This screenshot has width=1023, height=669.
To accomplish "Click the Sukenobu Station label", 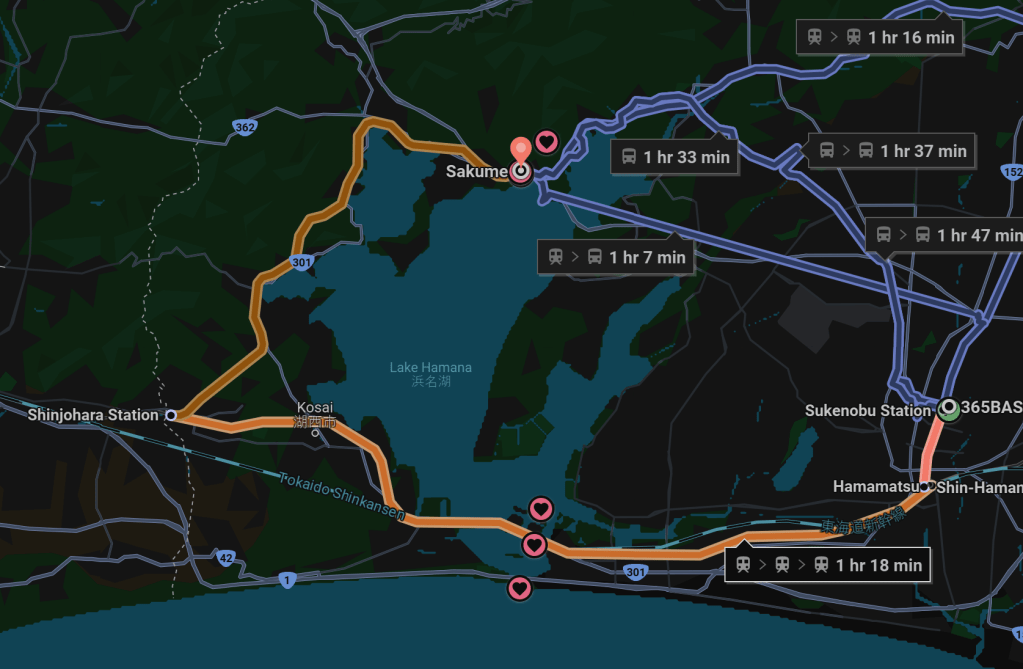I will [x=867, y=410].
